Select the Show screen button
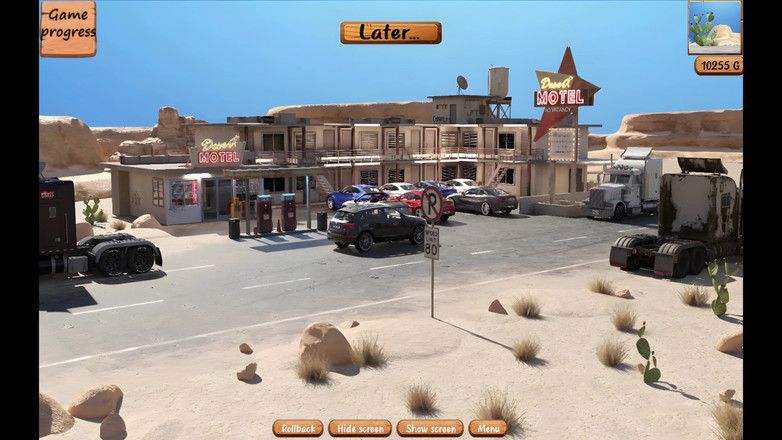This screenshot has height=440, width=782. point(429,428)
